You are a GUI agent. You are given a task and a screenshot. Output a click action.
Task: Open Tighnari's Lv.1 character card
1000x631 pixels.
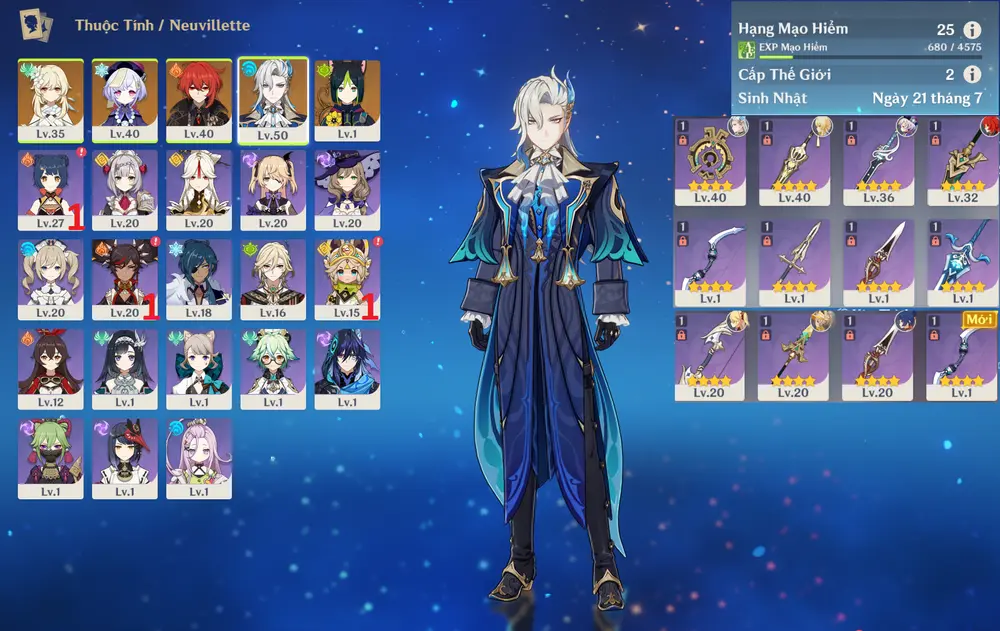347,99
